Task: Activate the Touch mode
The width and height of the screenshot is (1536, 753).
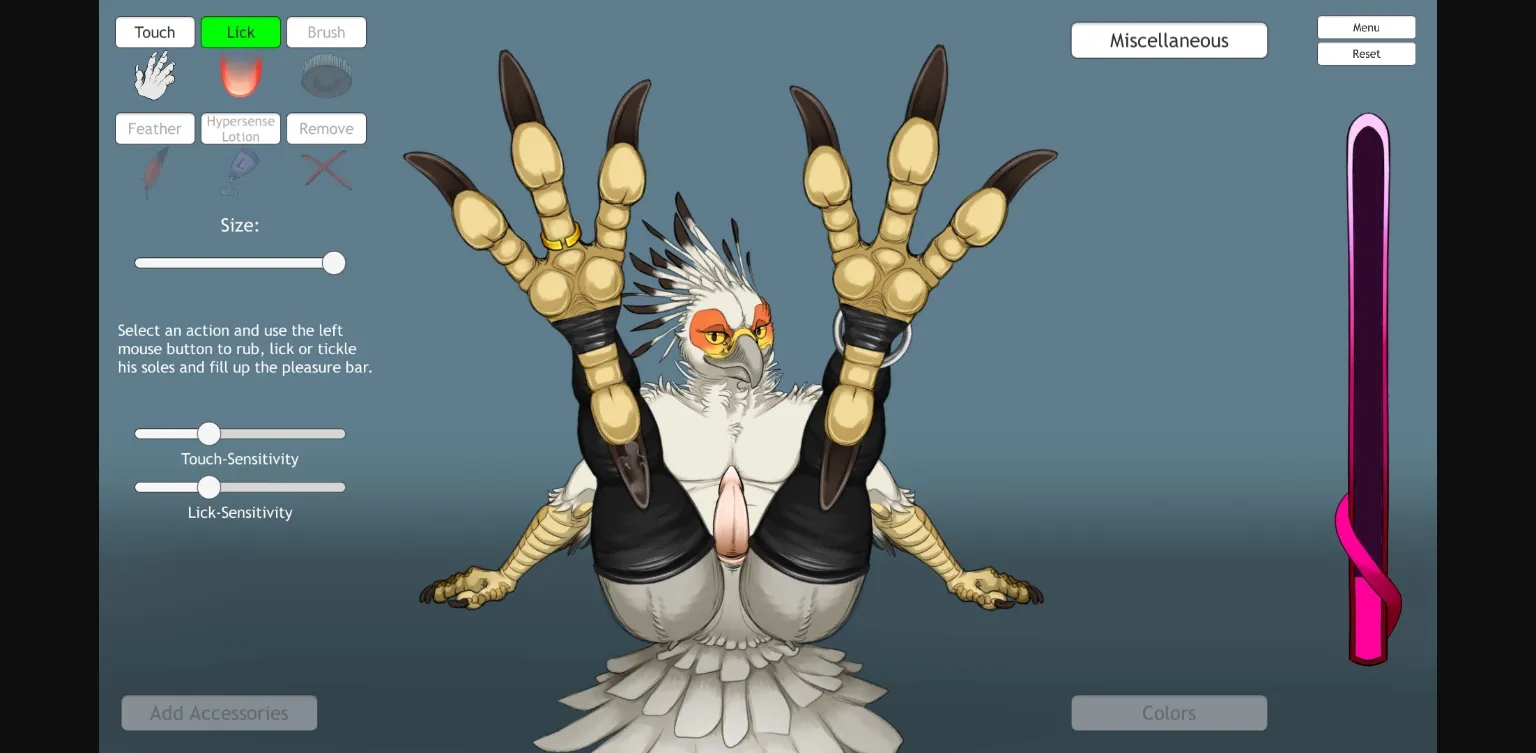Action: 155,31
